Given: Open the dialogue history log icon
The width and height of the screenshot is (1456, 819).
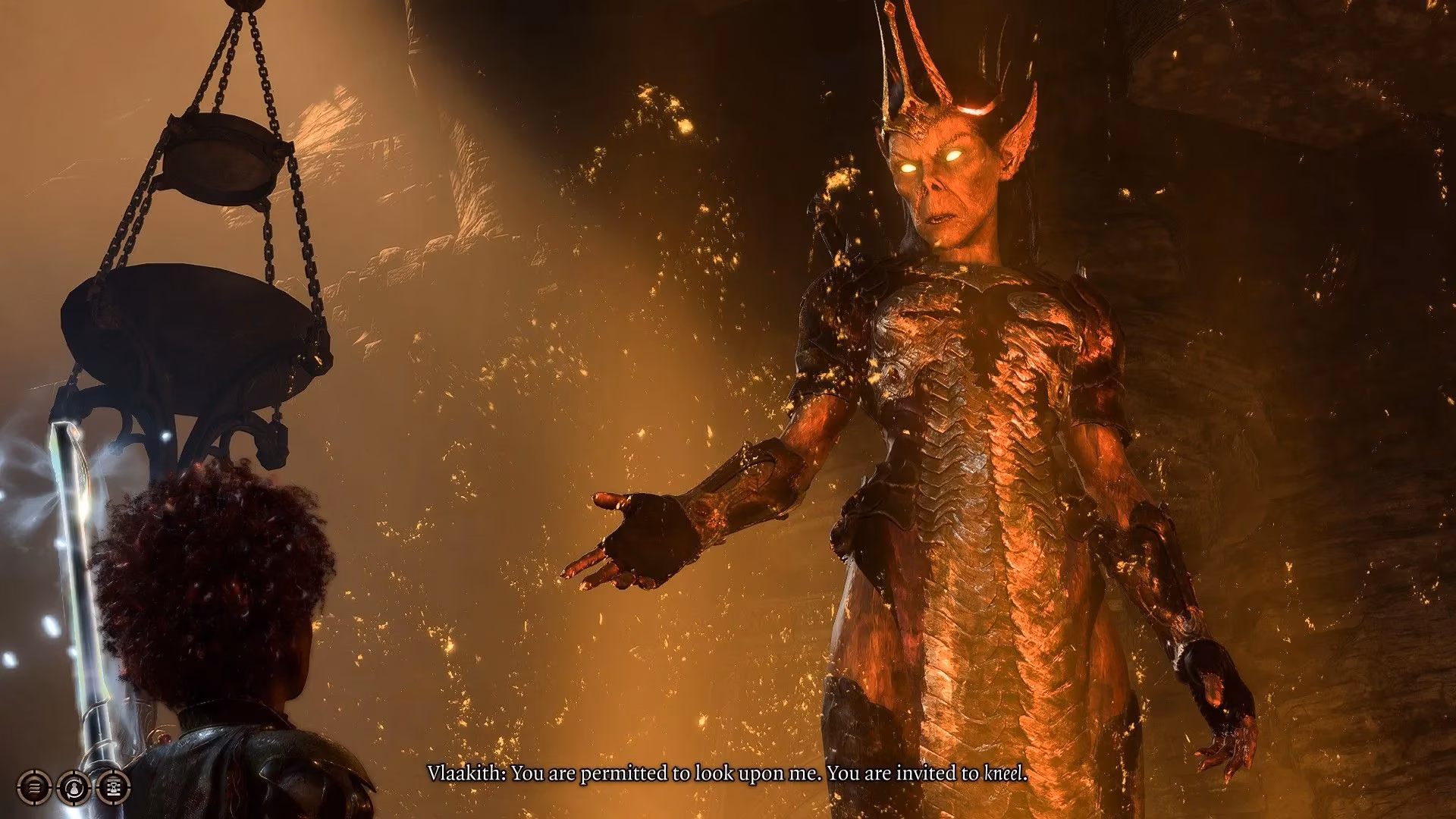Looking at the screenshot, I should click(34, 789).
